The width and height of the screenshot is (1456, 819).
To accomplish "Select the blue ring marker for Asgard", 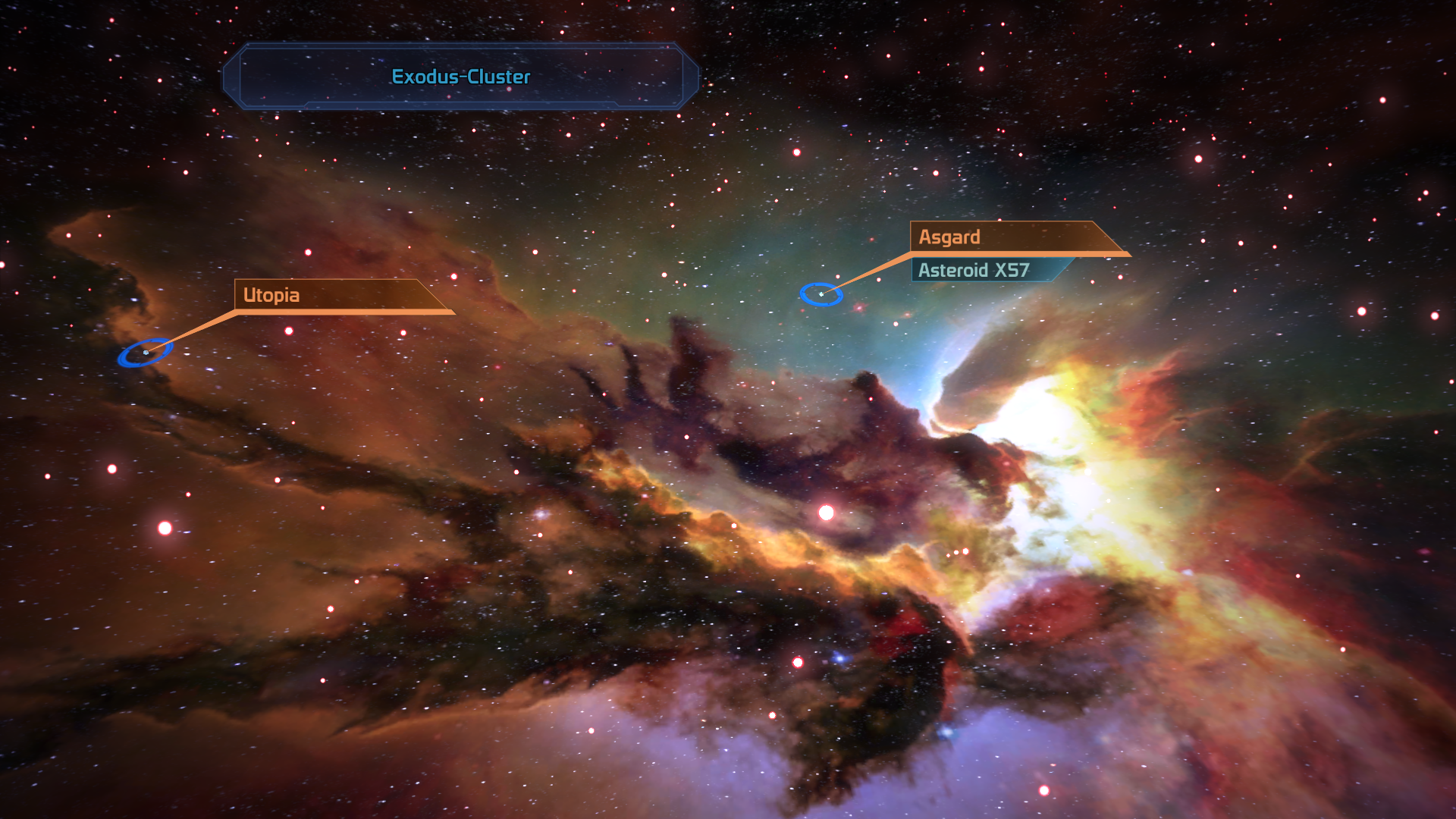I will click(x=821, y=294).
